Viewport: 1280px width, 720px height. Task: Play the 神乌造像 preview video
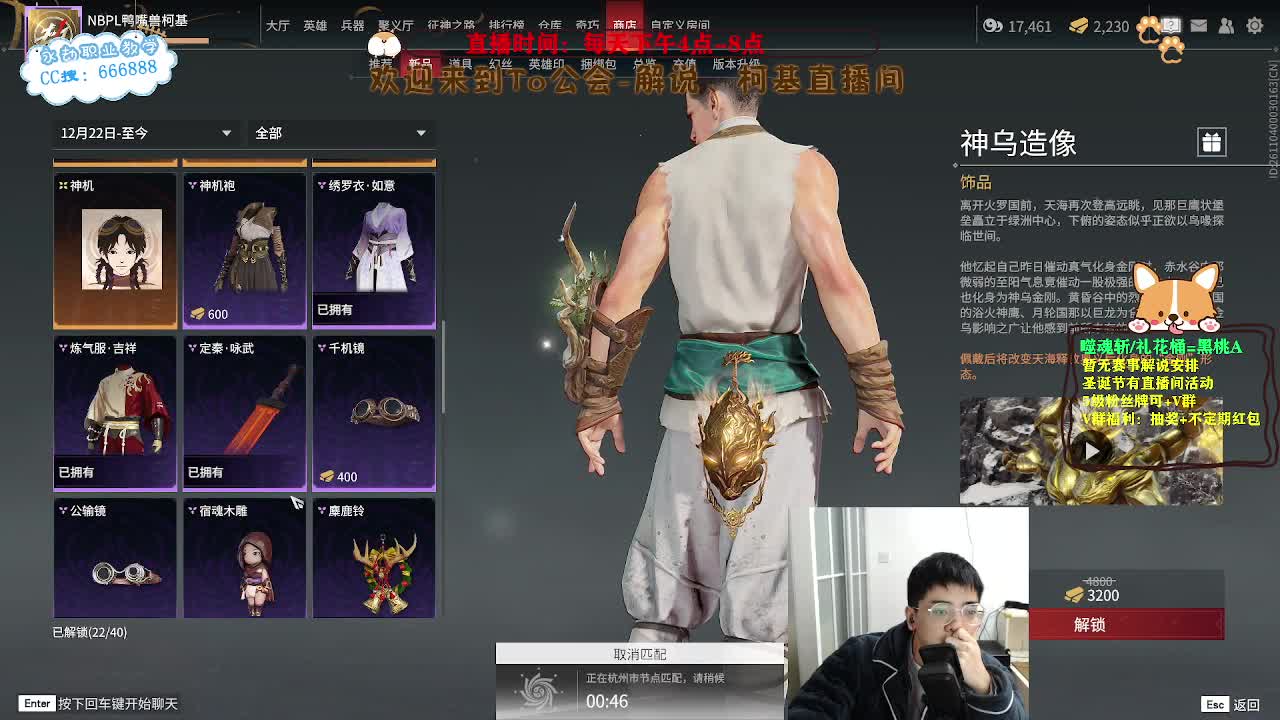point(1090,450)
